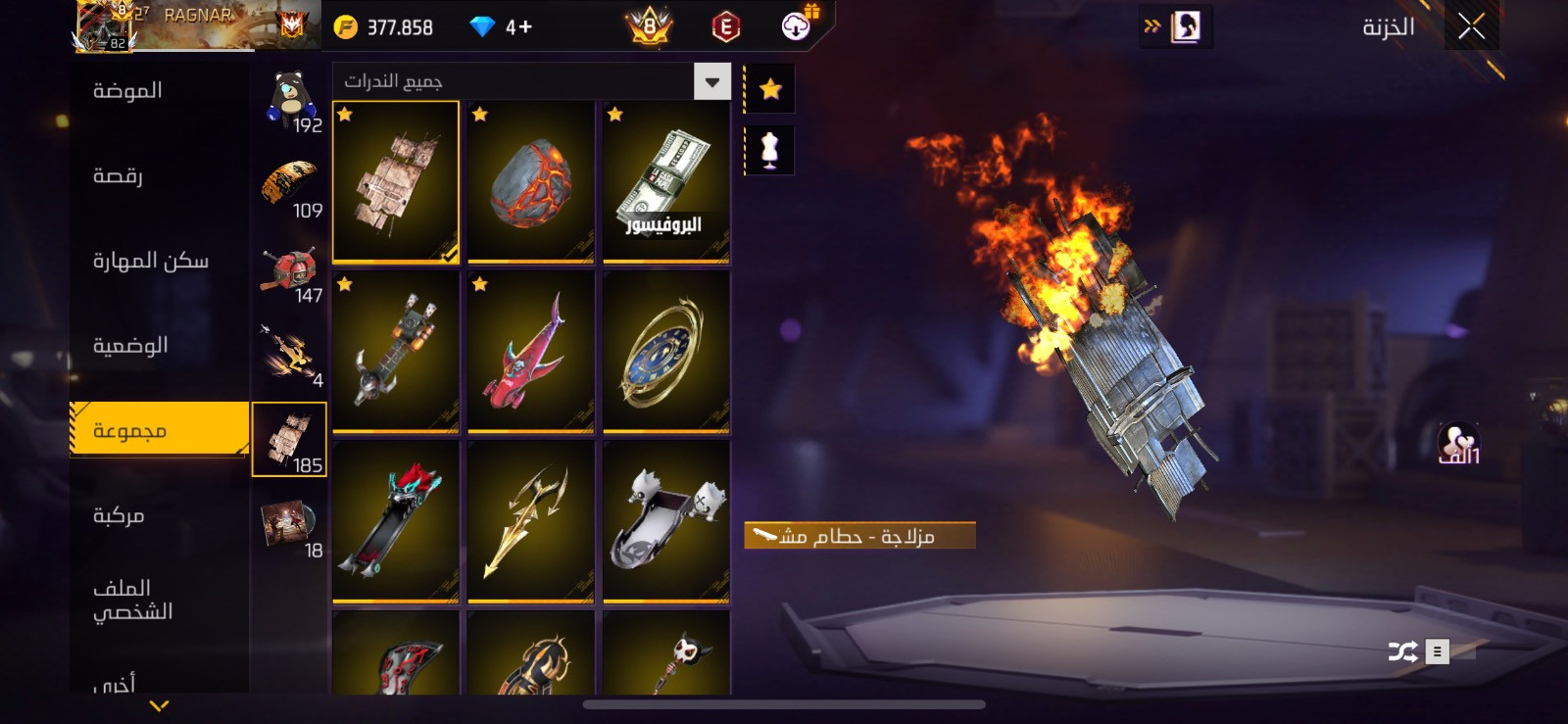Image resolution: width=1568 pixels, height=724 pixels.
Task: Choose the golden trident surfboard skin
Action: point(530,521)
